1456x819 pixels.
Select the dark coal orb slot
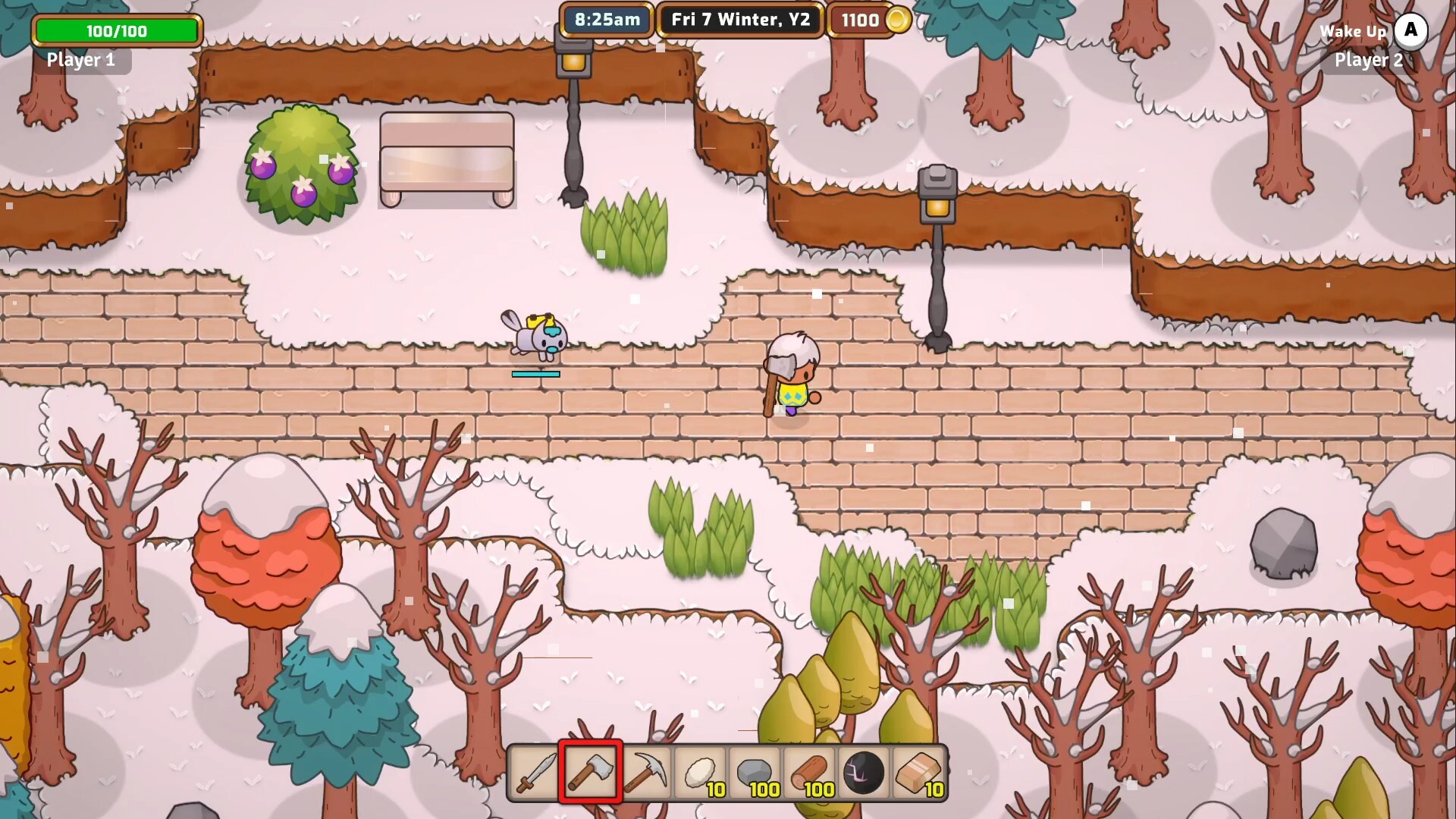[864, 772]
